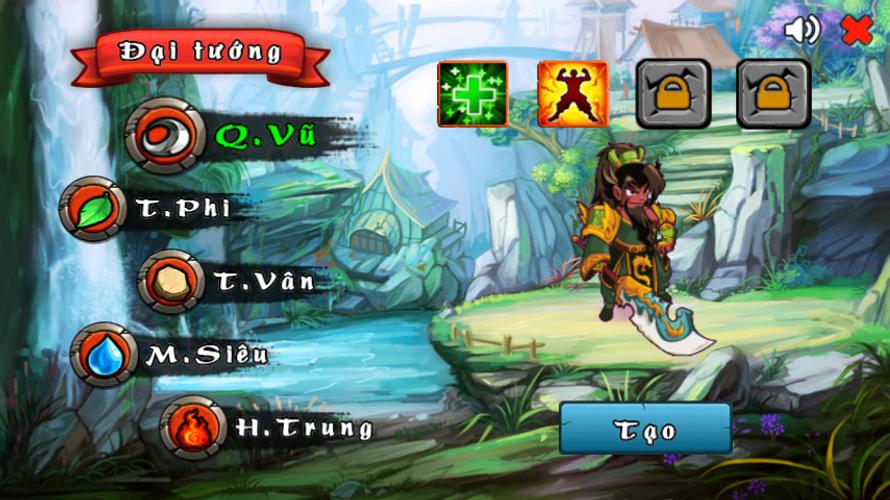Choose the H.Trung general
Screen dimensions: 890x500
192,428
